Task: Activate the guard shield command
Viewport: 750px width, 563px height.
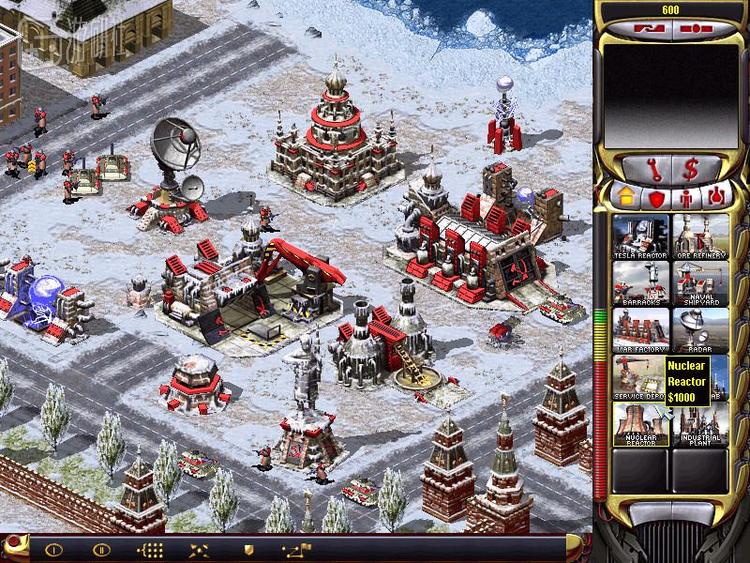Action: pyautogui.click(x=248, y=549)
